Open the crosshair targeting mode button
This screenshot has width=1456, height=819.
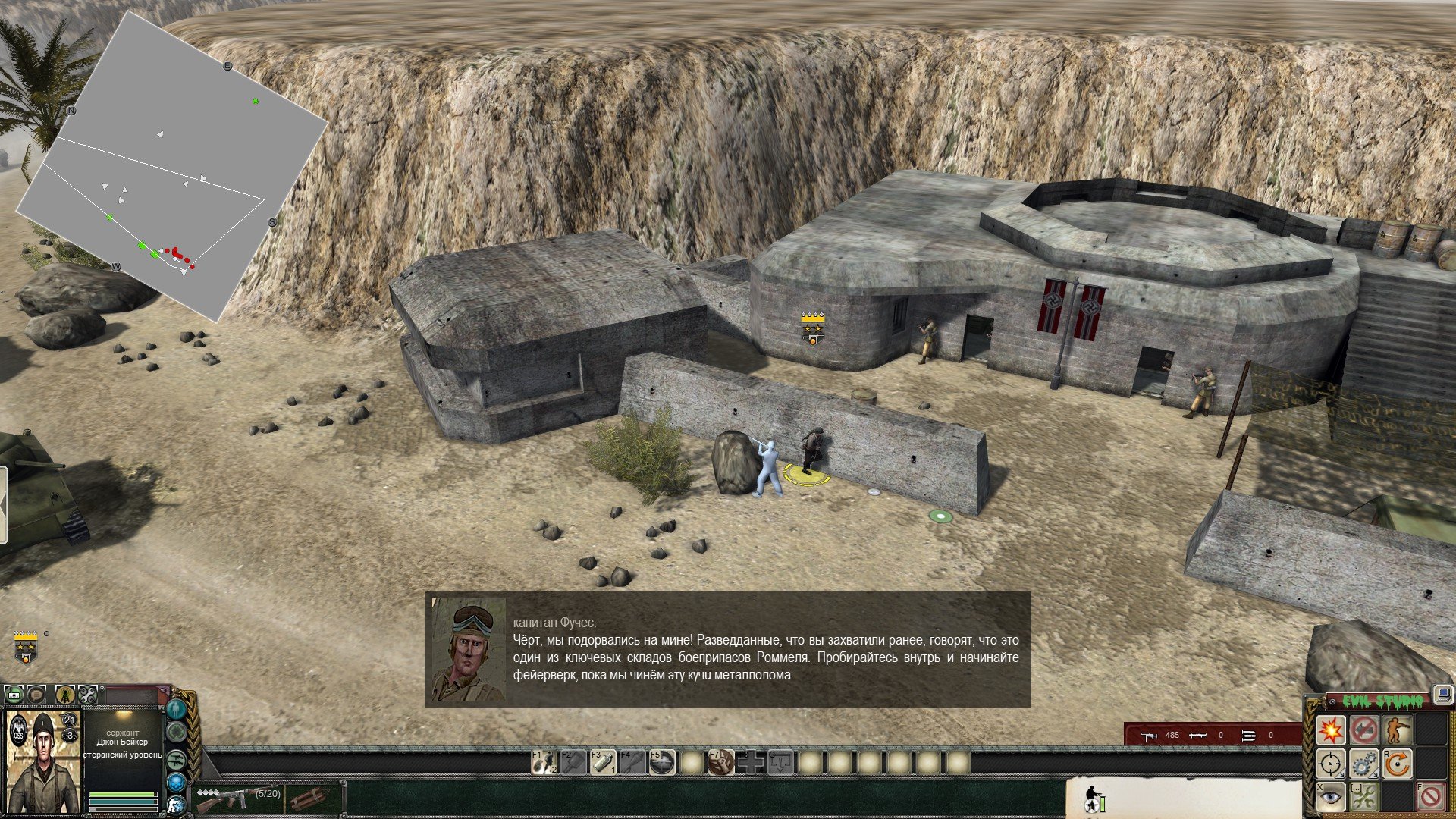[x=1330, y=764]
